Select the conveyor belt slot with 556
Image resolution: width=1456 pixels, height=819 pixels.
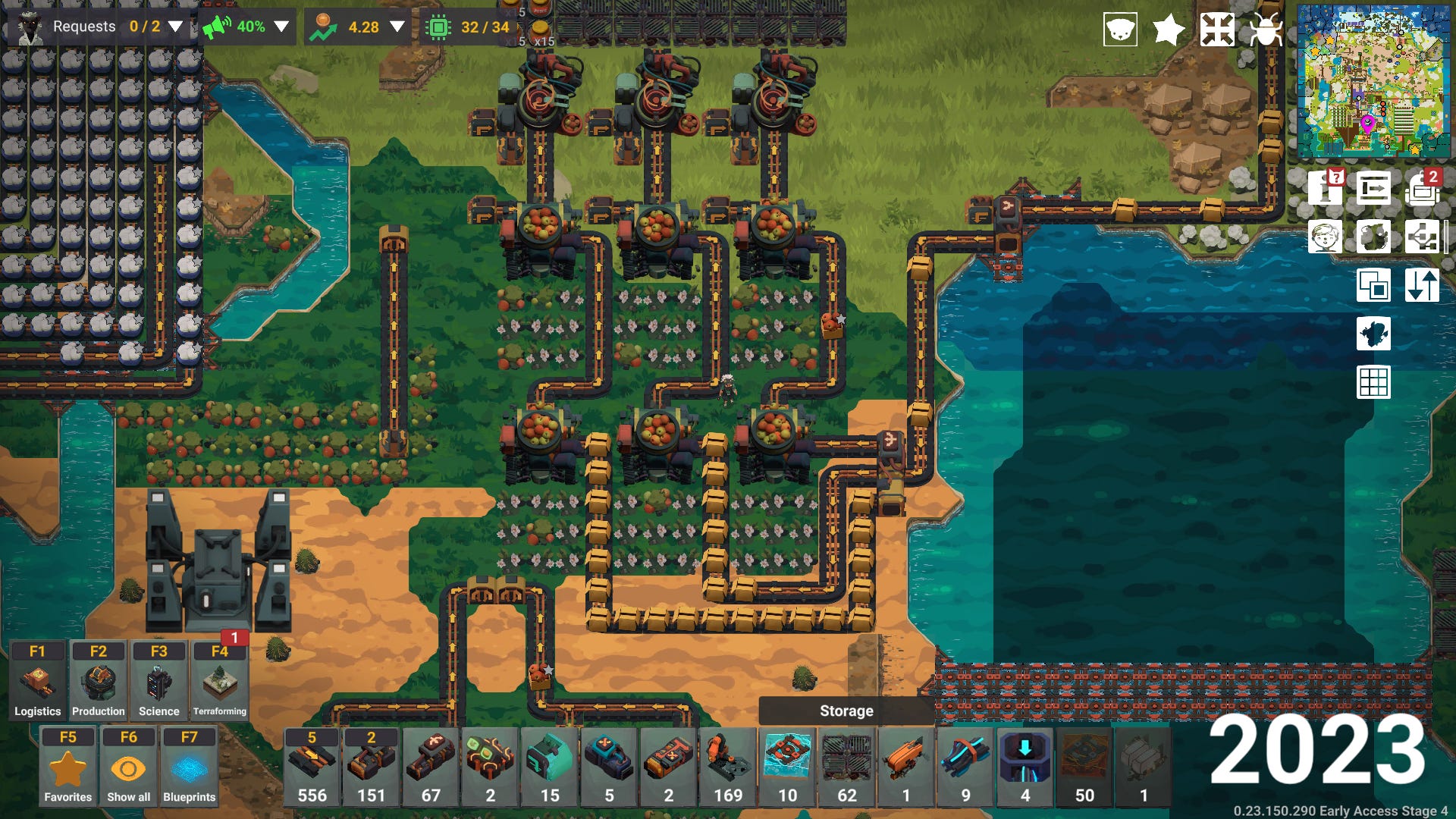[312, 767]
